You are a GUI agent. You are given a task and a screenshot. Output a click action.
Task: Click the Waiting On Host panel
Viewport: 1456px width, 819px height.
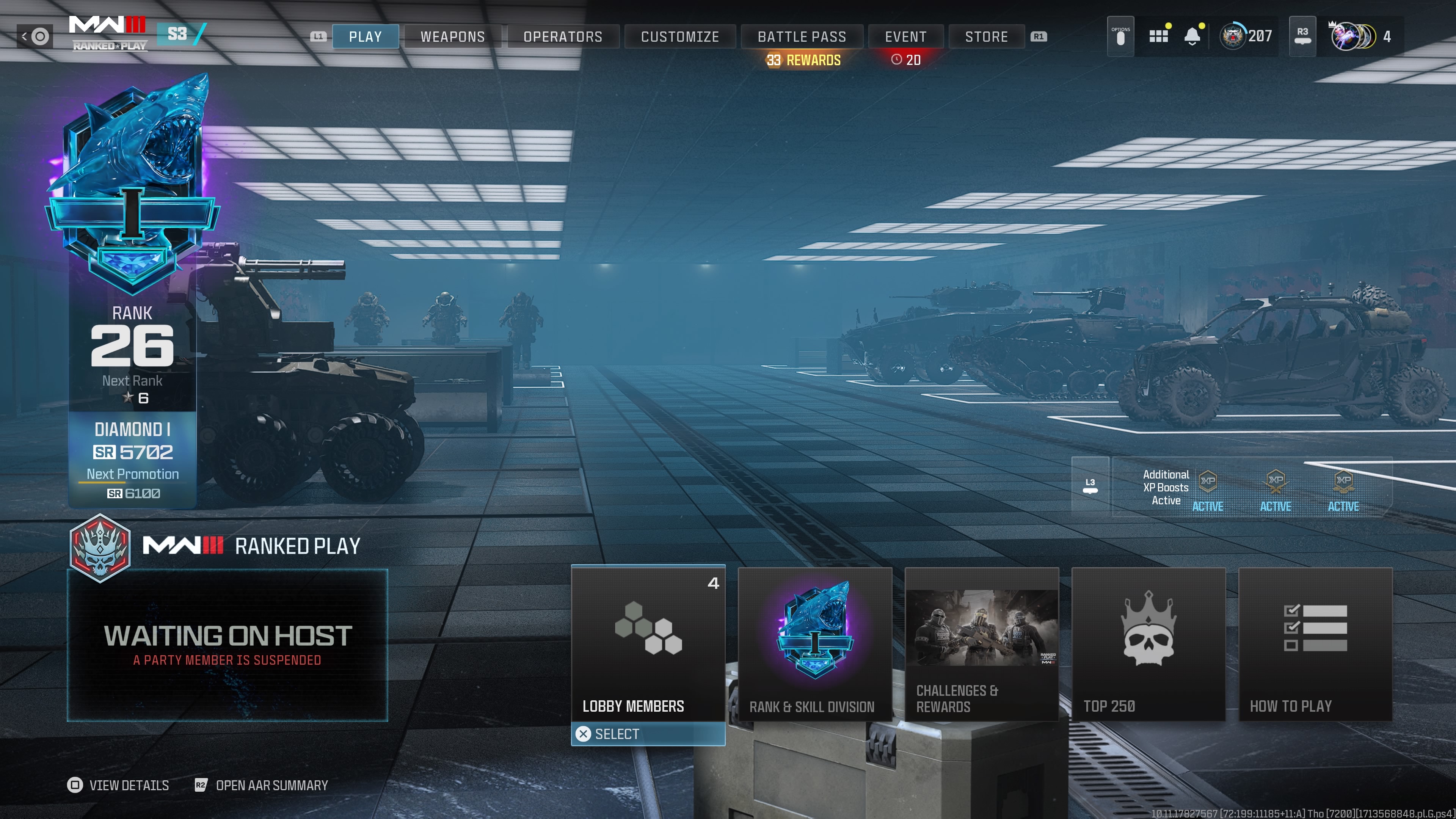(227, 645)
